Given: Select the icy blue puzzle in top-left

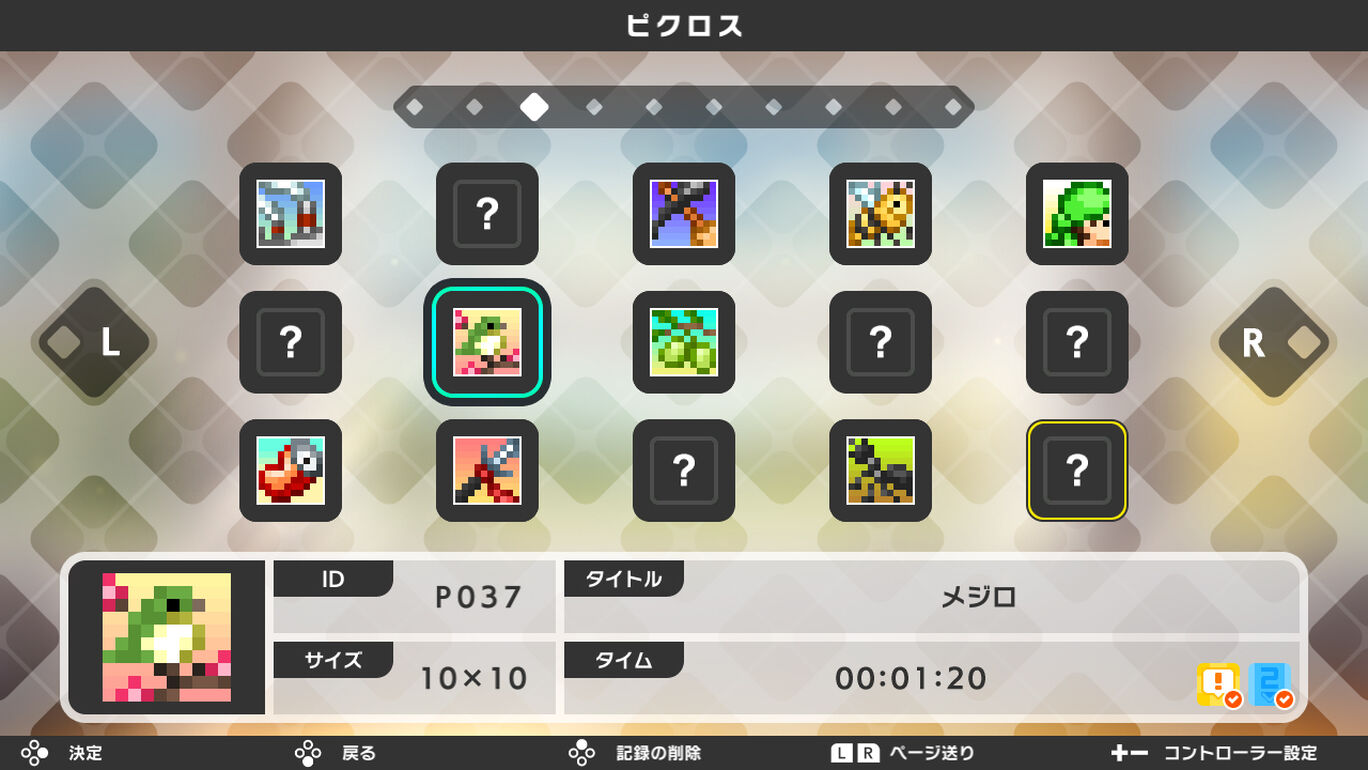Looking at the screenshot, I should (x=290, y=215).
